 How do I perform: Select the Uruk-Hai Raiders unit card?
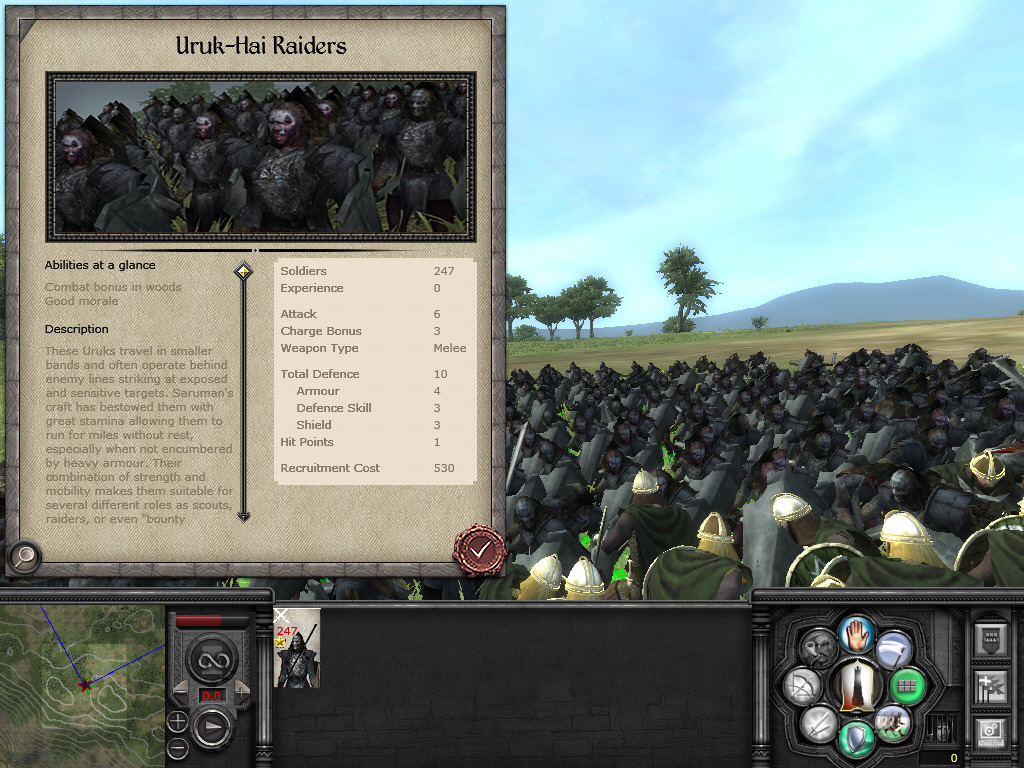coord(297,648)
